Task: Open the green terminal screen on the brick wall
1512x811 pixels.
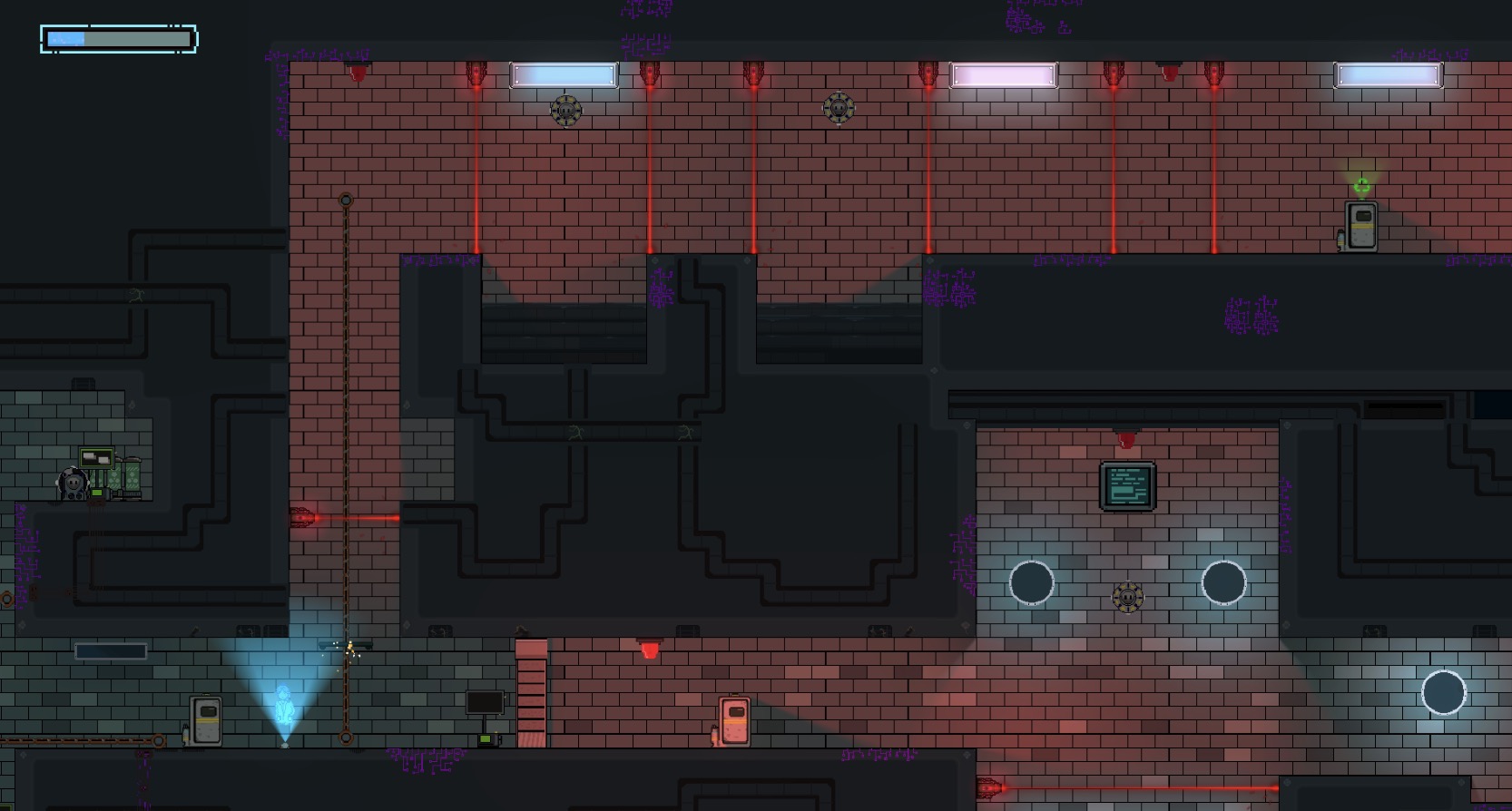Action: click(x=1127, y=484)
